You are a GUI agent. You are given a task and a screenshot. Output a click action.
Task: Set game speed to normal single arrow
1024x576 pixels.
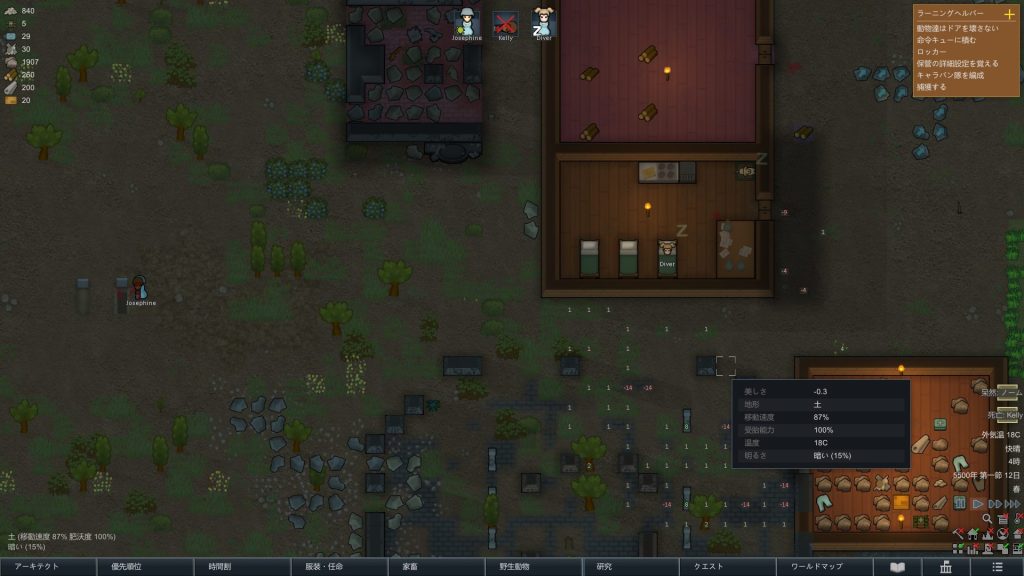(977, 503)
